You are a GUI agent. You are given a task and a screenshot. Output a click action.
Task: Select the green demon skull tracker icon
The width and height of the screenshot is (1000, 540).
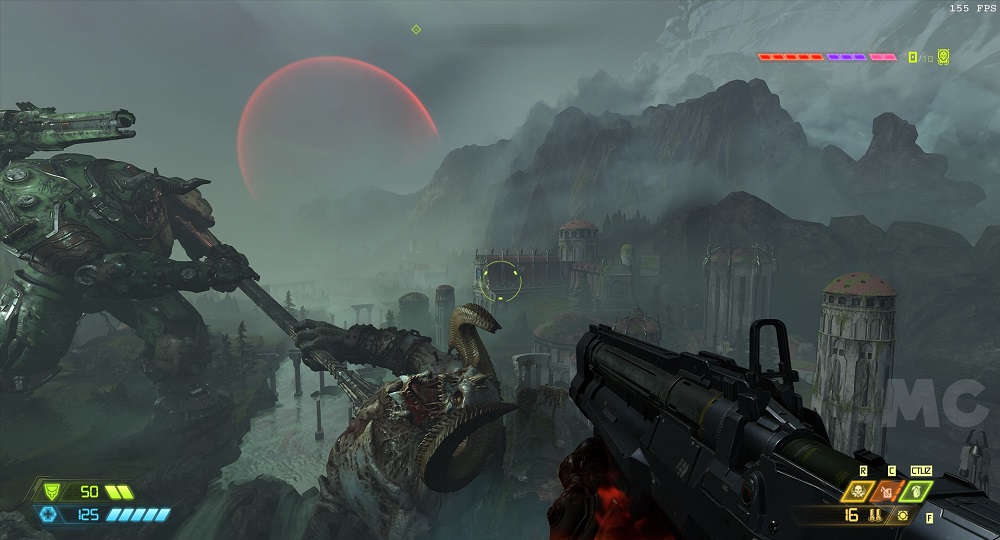pos(943,57)
